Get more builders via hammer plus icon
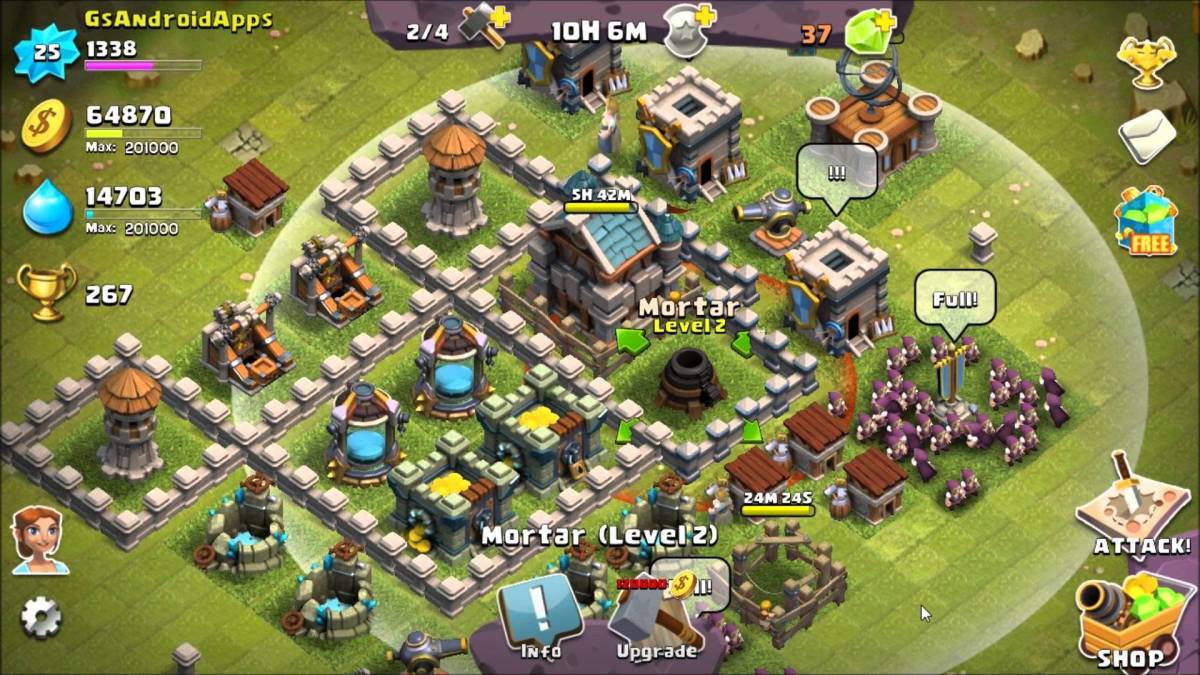Screen dimensions: 1200x675 (x=484, y=31)
